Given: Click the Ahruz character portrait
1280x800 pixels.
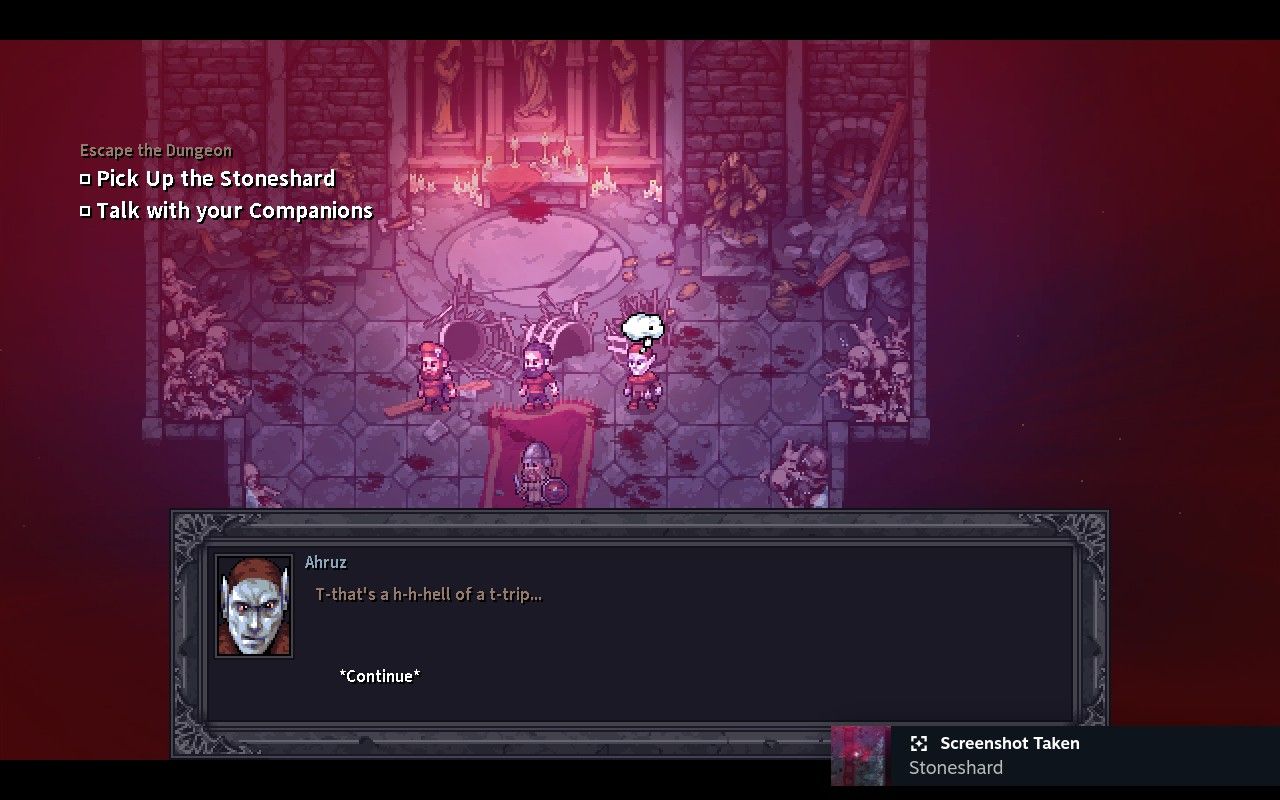Looking at the screenshot, I should click(x=255, y=607).
